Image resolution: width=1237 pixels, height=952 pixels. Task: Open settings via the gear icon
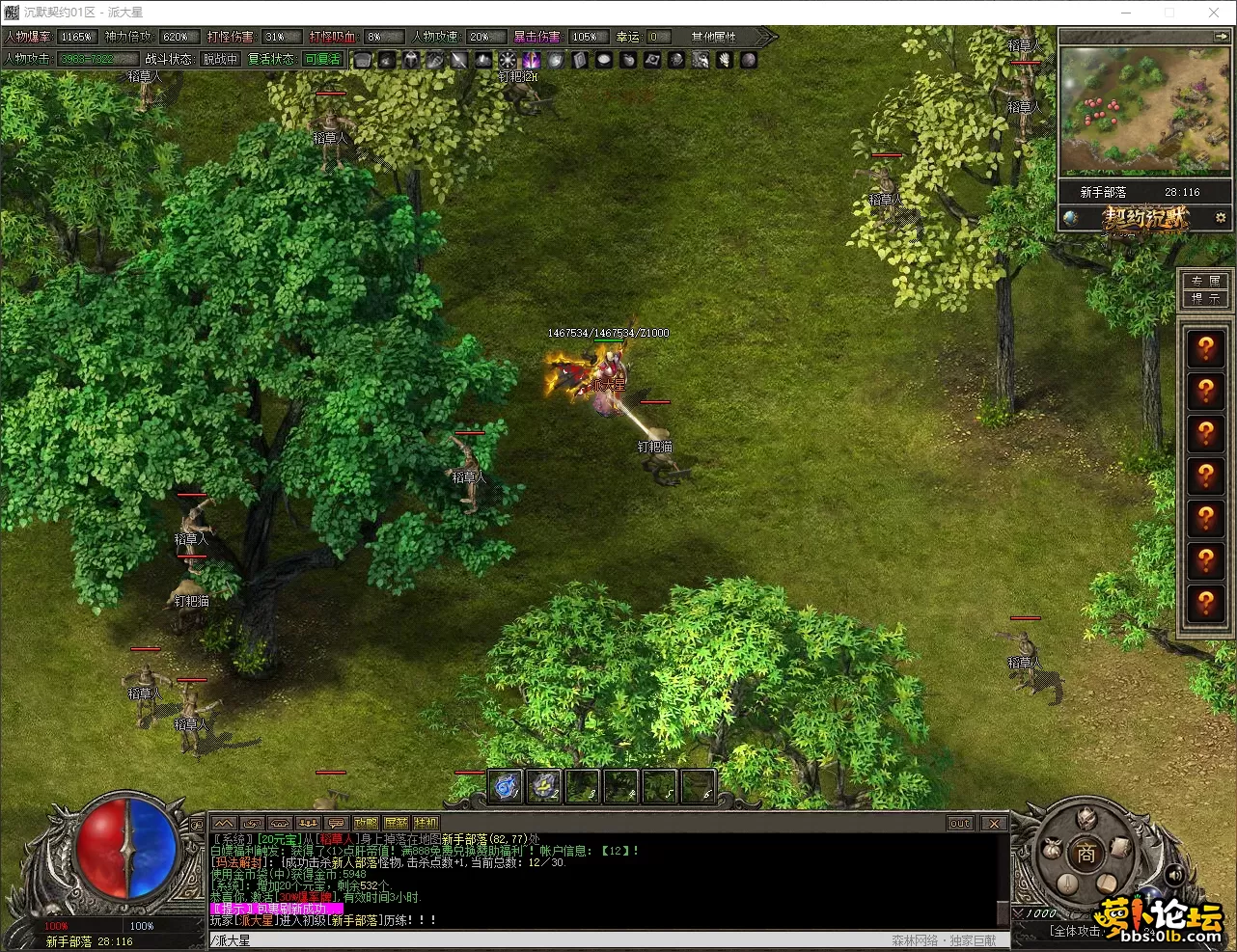[x=1221, y=218]
